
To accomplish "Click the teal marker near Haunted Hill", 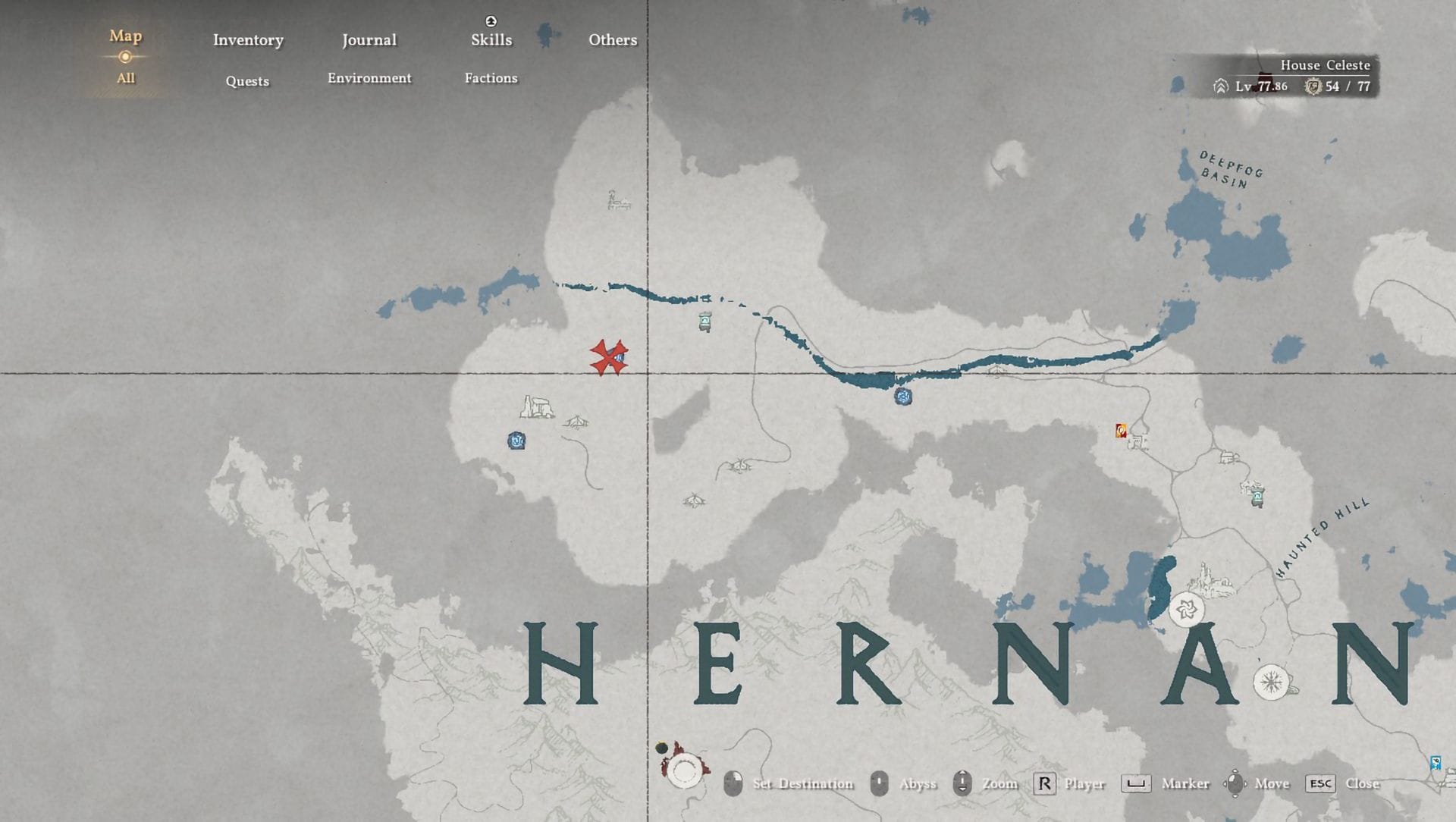I will (1257, 497).
